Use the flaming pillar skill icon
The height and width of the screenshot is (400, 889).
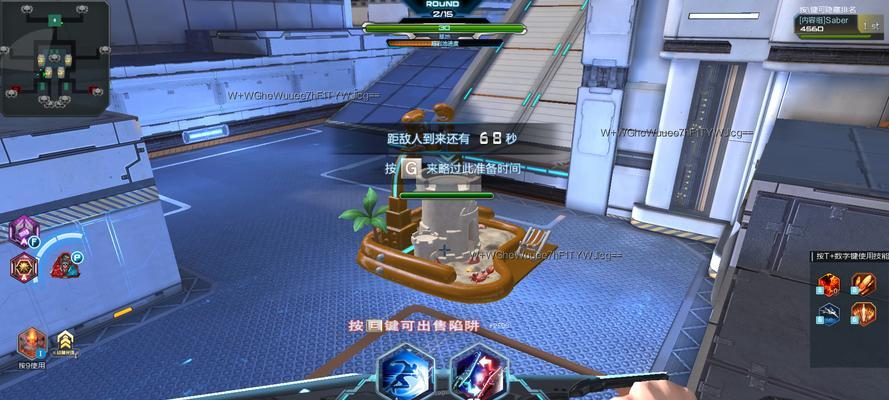click(x=863, y=314)
